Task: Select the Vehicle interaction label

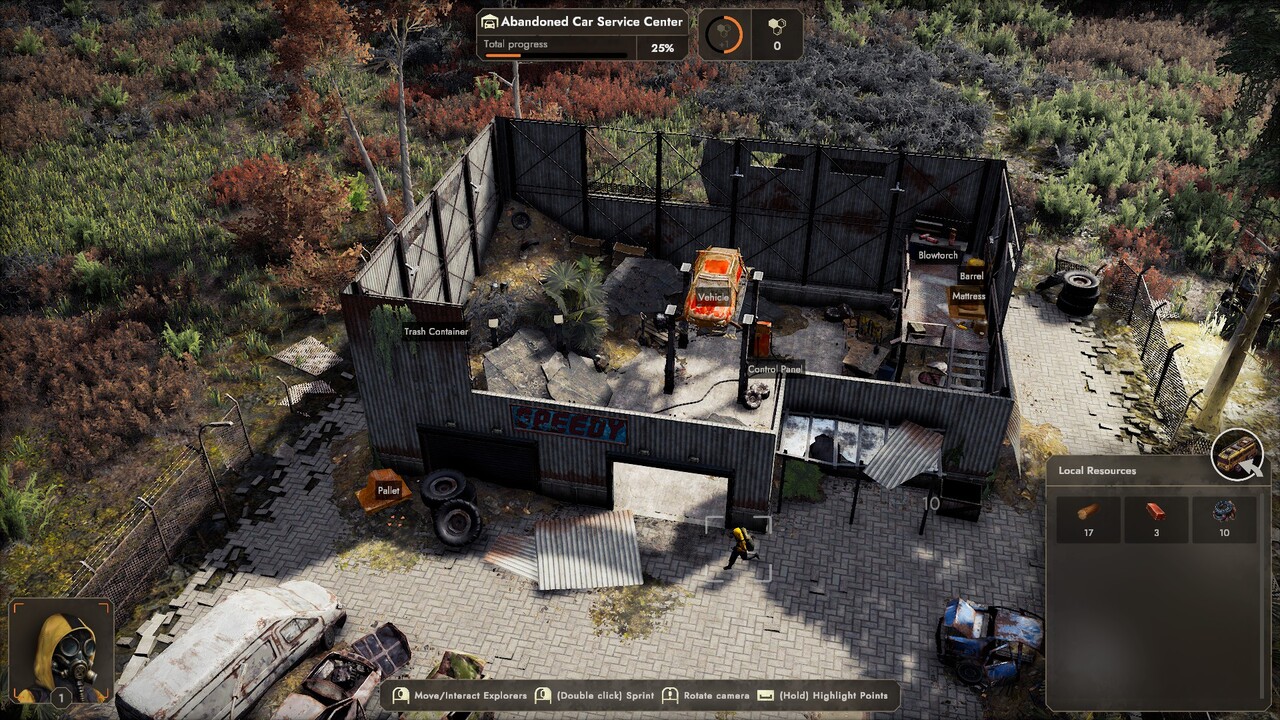Action: point(713,297)
